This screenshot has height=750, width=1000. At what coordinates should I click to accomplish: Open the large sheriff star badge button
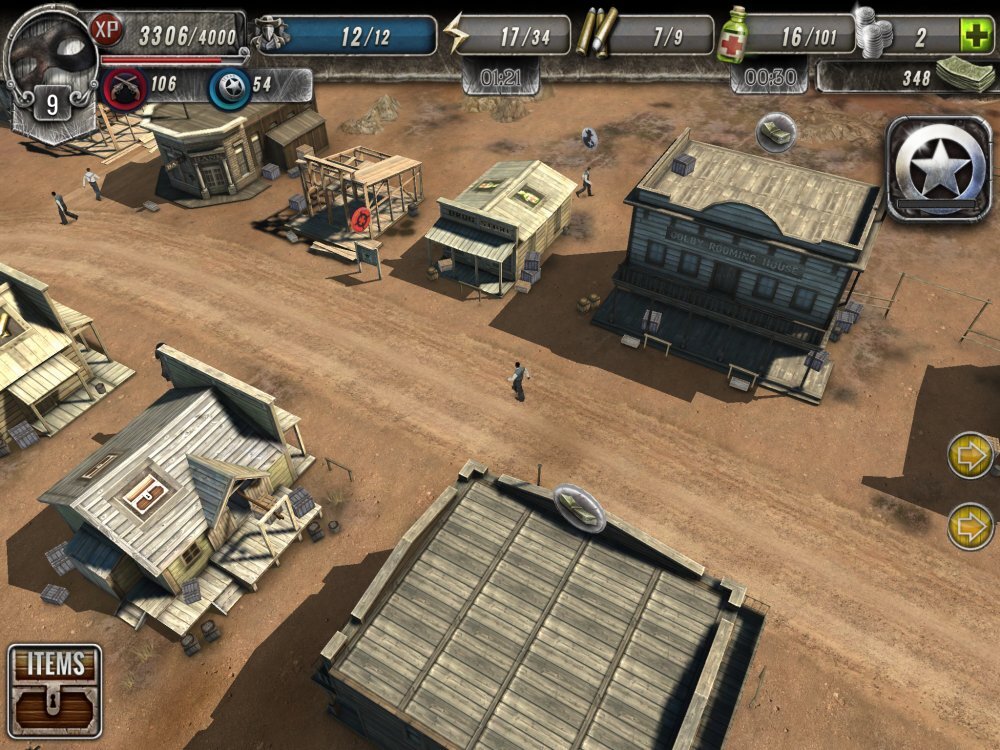point(938,168)
